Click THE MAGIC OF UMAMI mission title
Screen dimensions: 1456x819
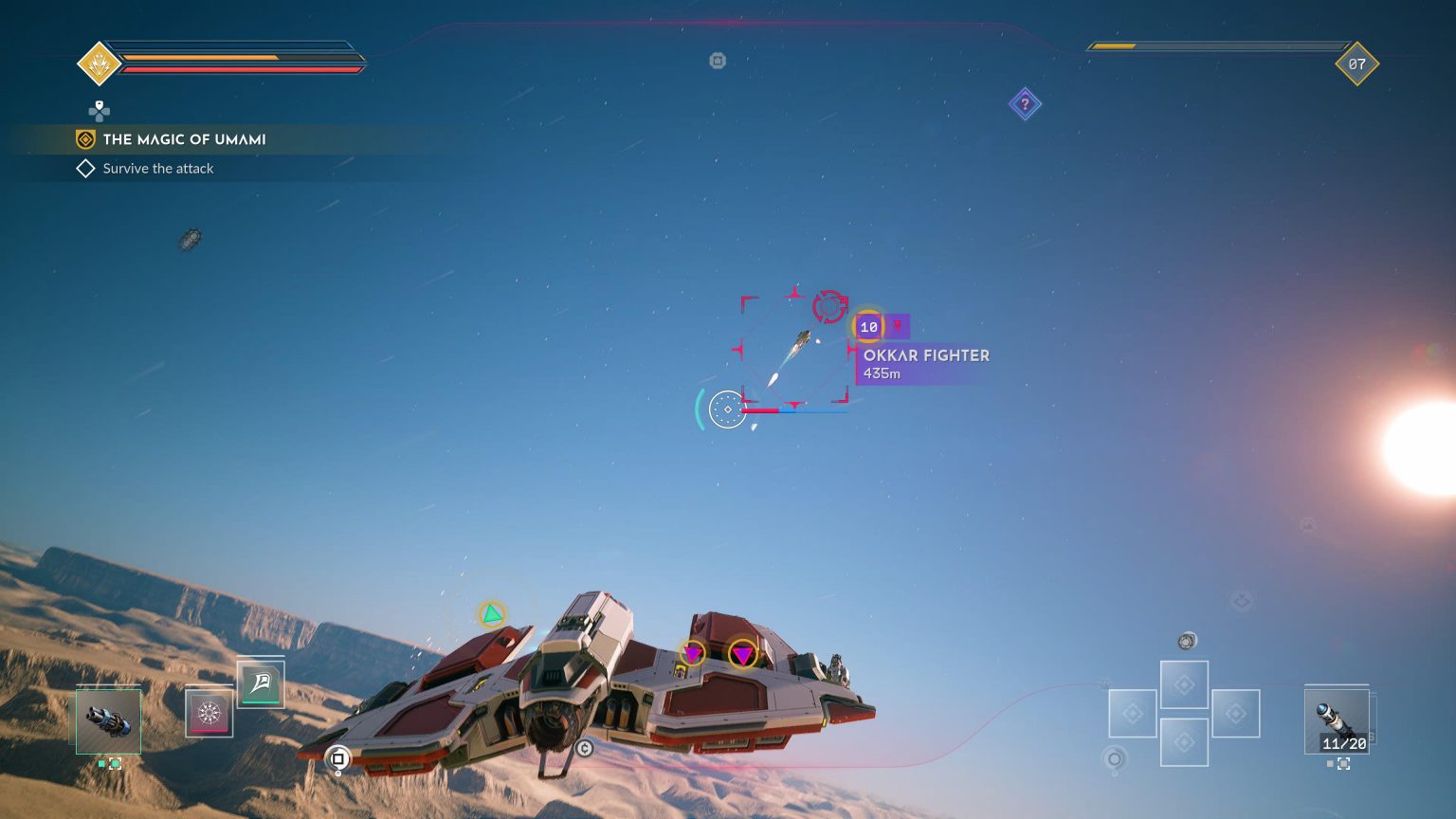[x=186, y=139]
